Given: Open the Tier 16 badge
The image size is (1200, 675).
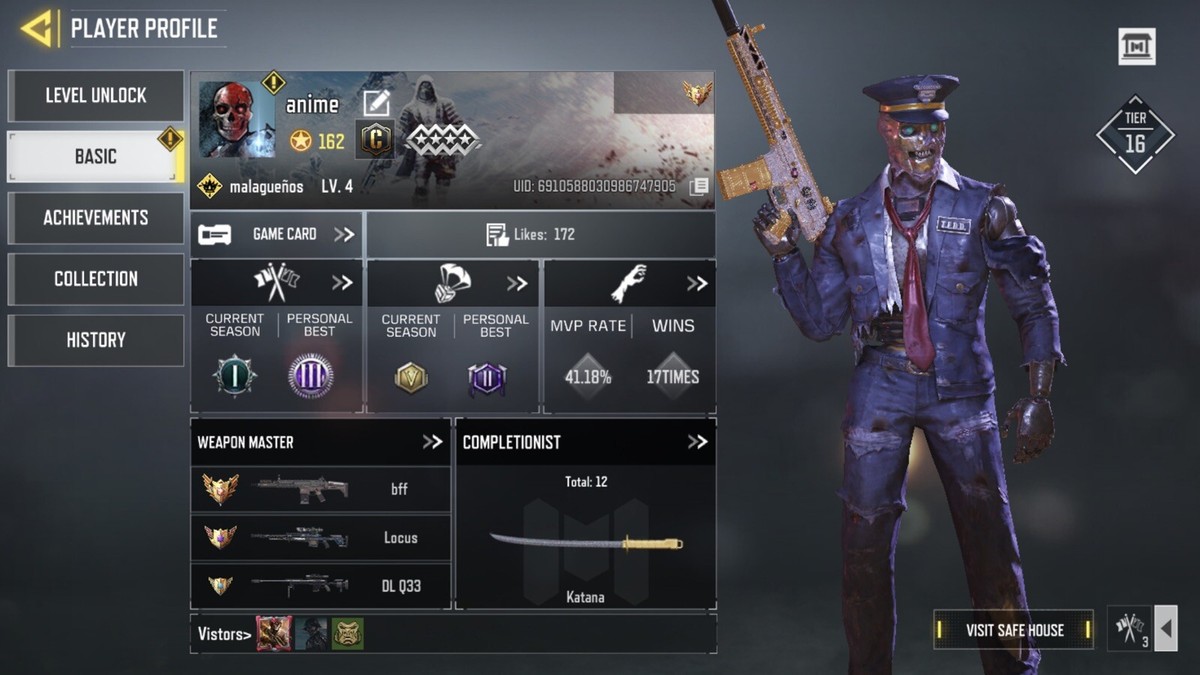Looking at the screenshot, I should tap(1135, 135).
